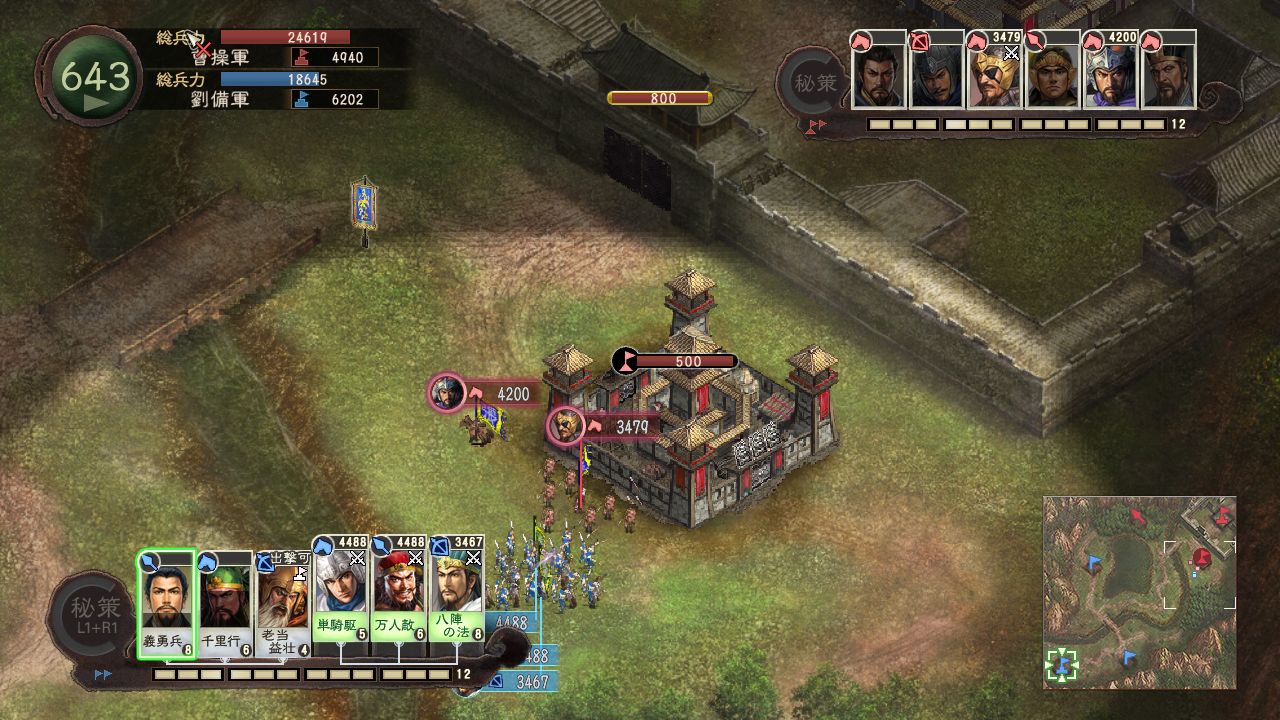
Task: Click the battlefield minimap
Action: pos(1139,592)
